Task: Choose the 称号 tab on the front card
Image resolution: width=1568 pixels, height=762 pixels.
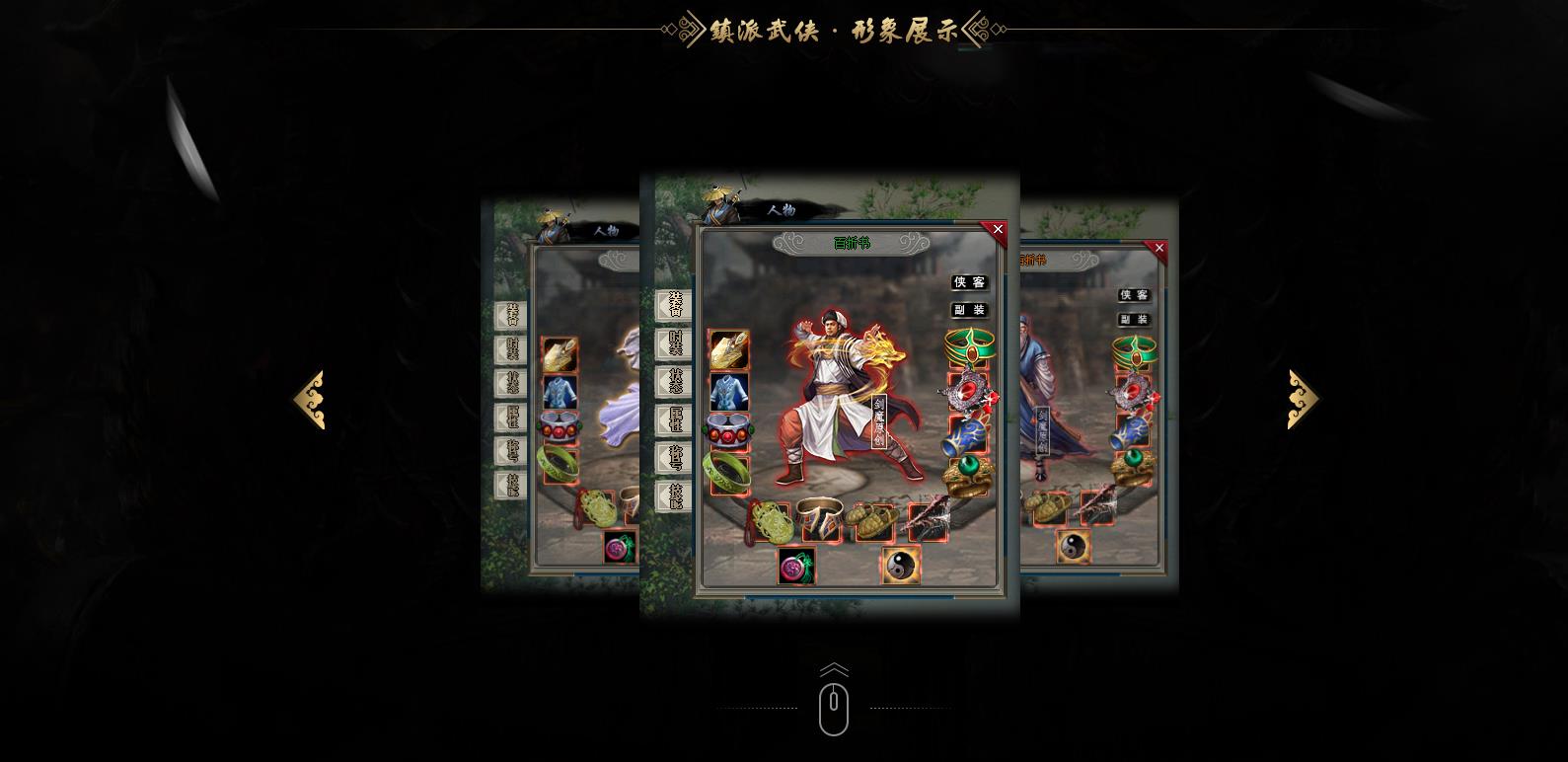Action: pos(675,458)
